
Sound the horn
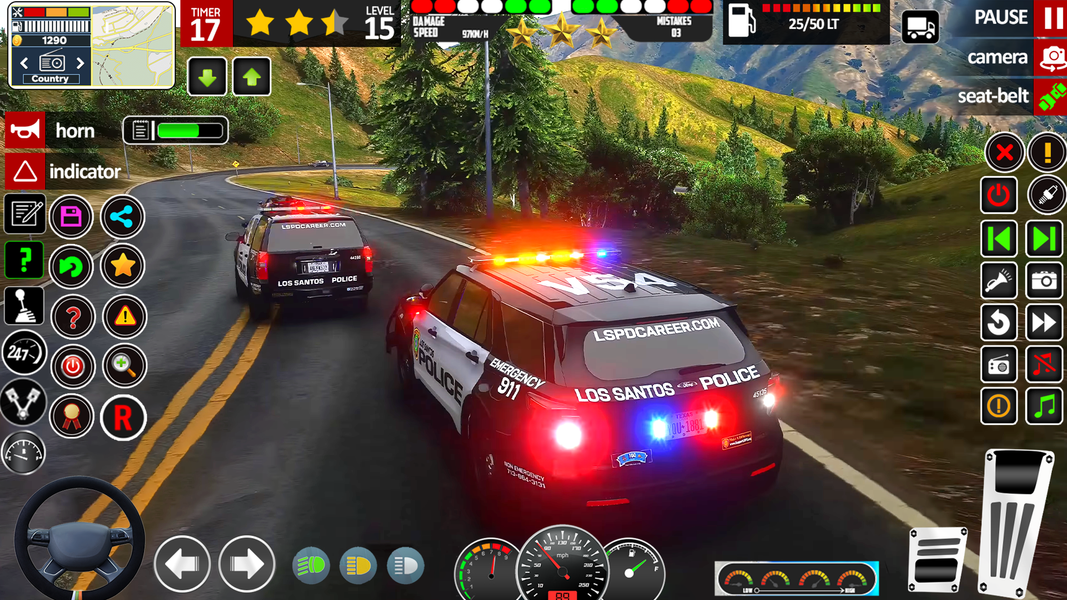pyautogui.click(x=25, y=130)
